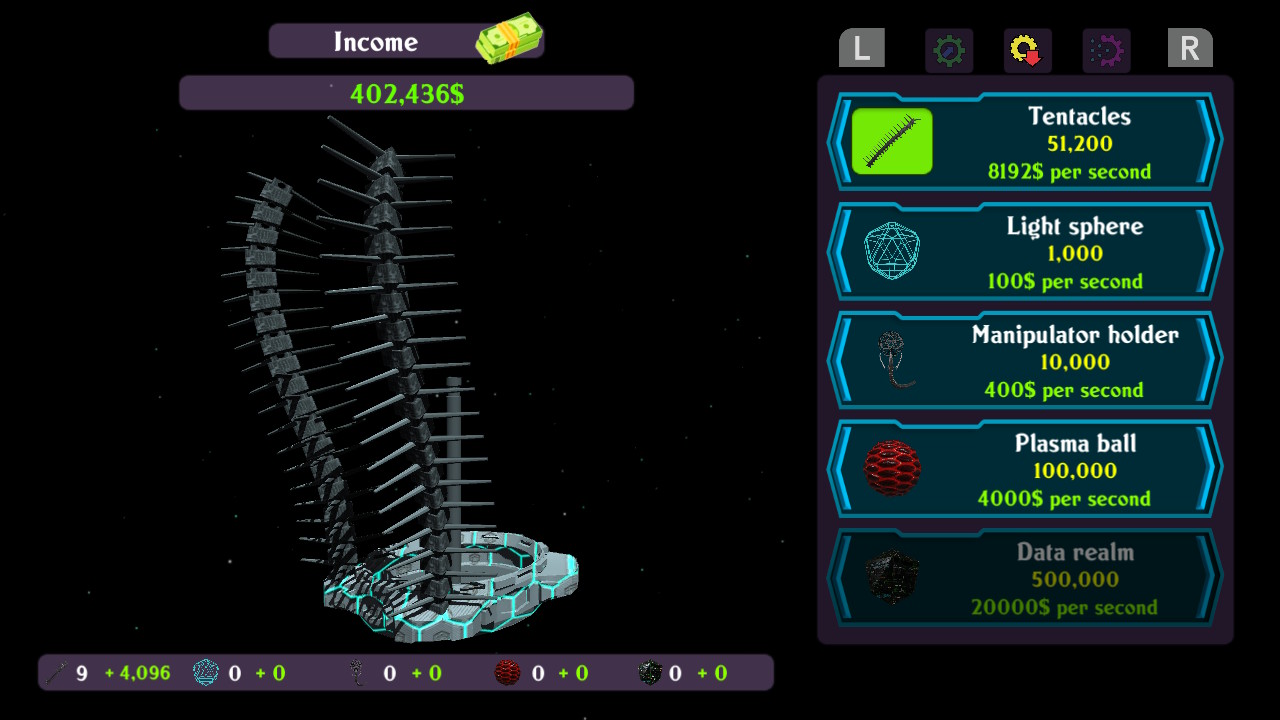Viewport: 1280px width, 720px height.
Task: Select the Manipulator holder icon
Action: [x=890, y=359]
